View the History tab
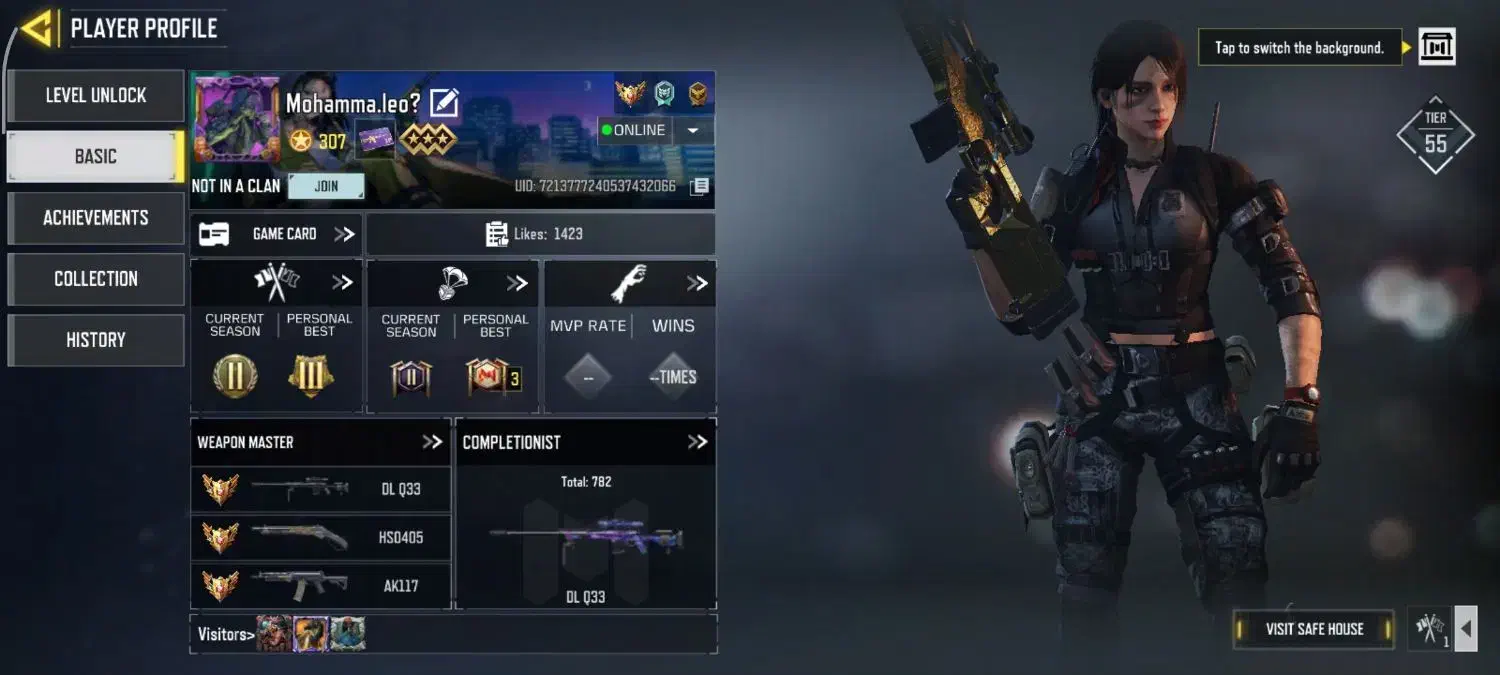The width and height of the screenshot is (1500, 675). (x=96, y=340)
